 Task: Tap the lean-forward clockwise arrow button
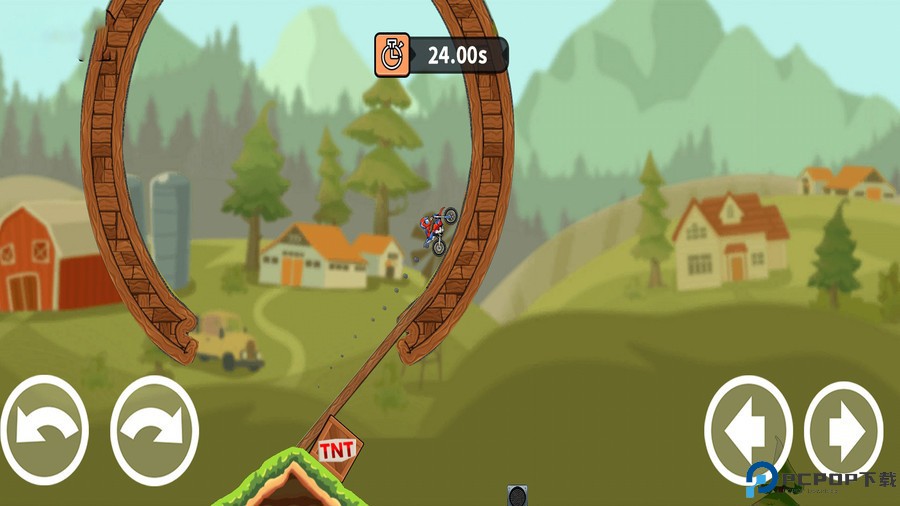(154, 430)
